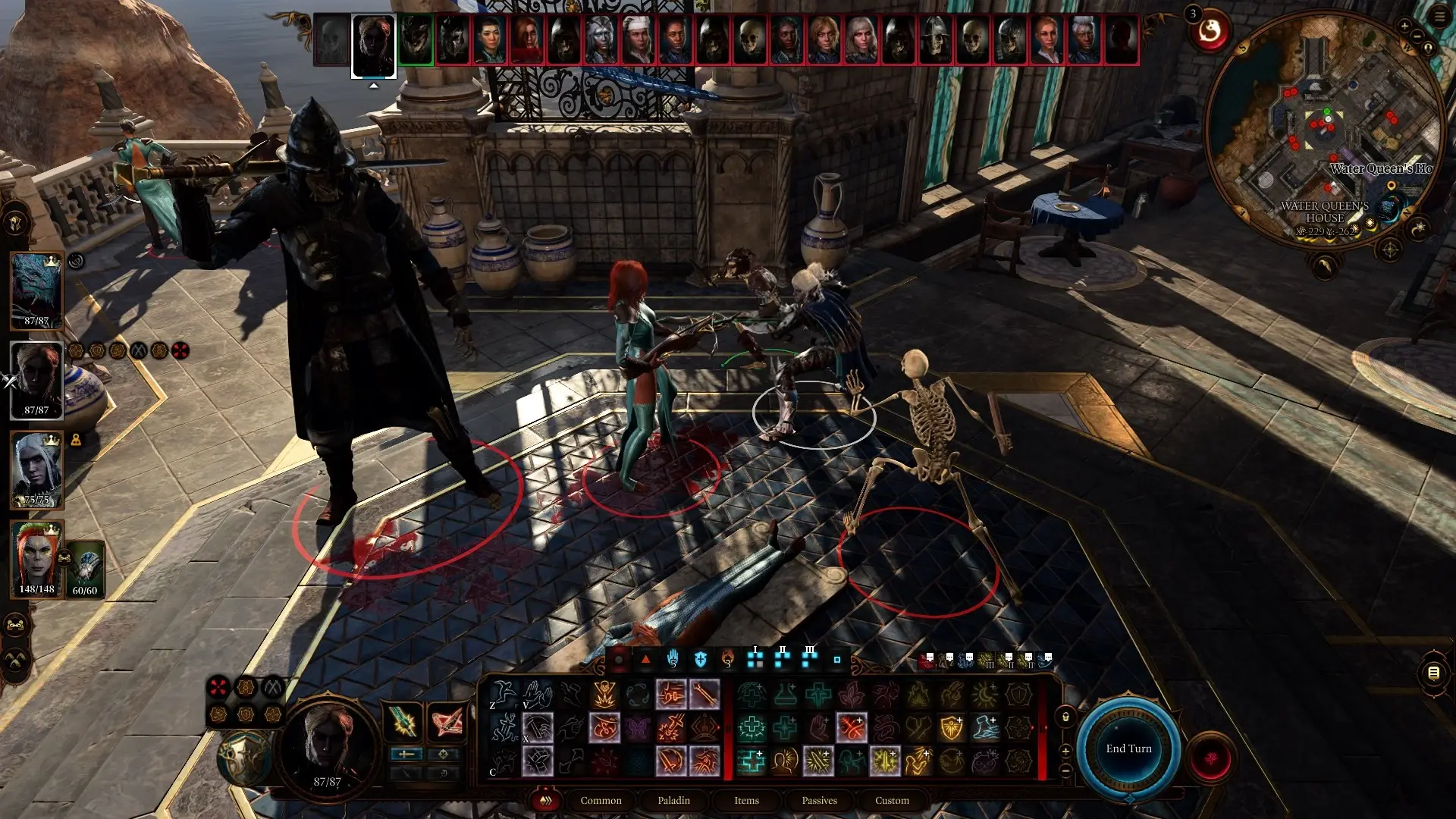Open the Paladin hotbar tab

[673, 800]
